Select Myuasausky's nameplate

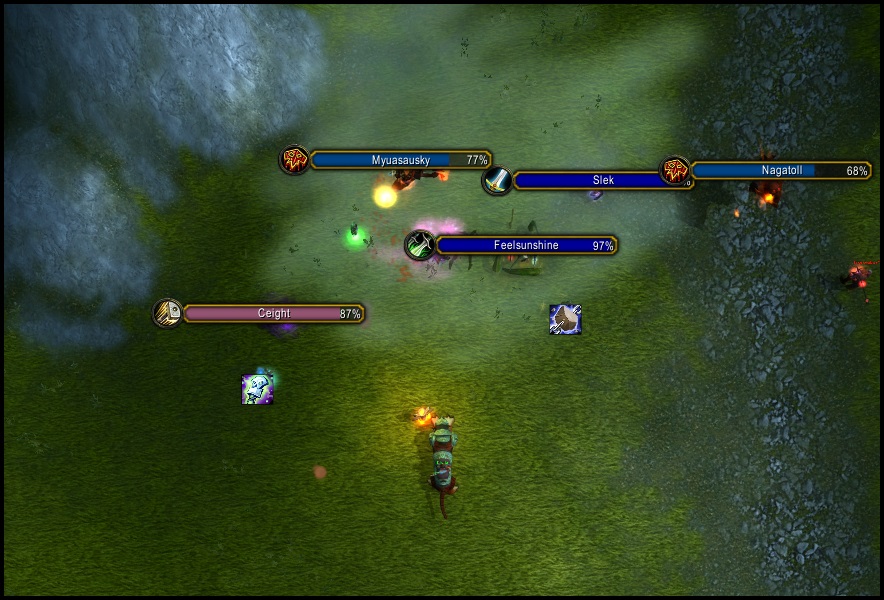tap(400, 160)
